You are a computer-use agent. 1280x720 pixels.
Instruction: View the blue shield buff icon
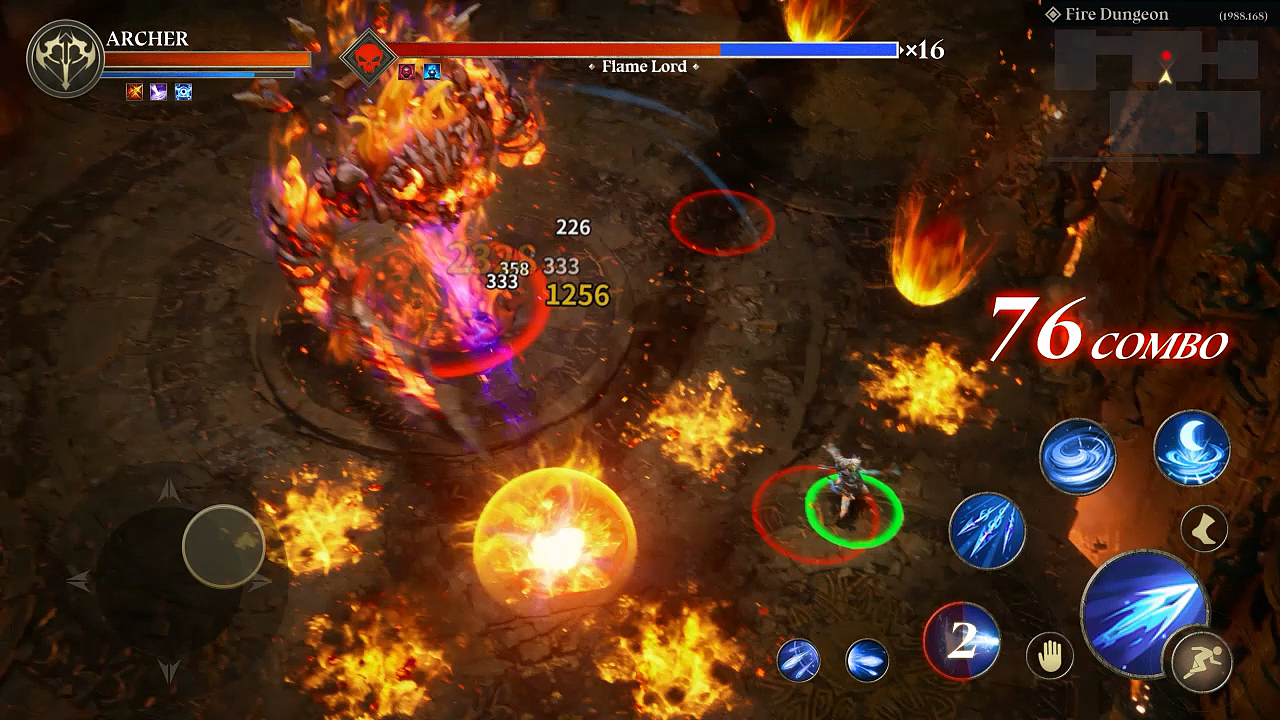183,94
